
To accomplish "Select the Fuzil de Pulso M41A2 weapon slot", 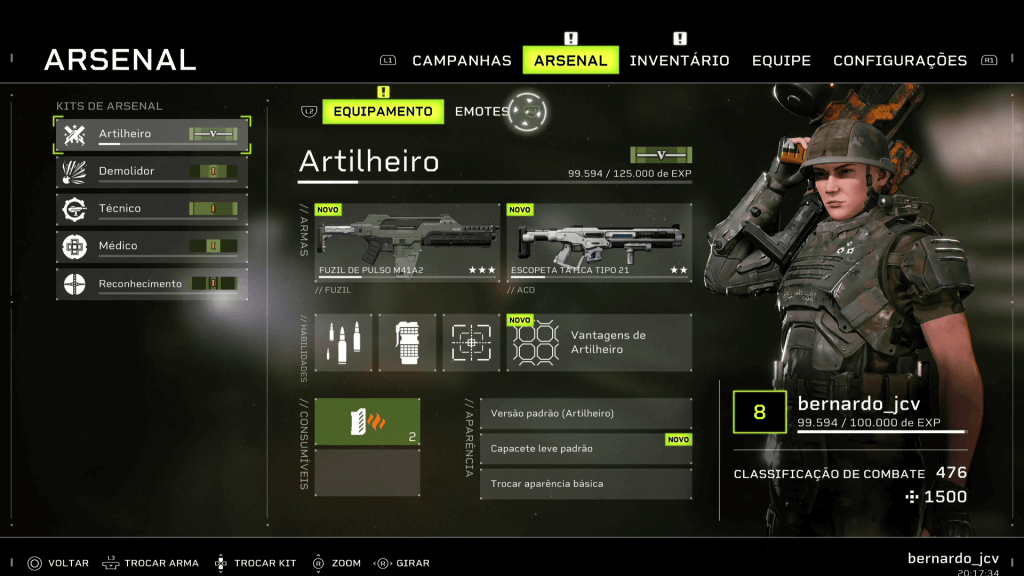I will pos(407,242).
